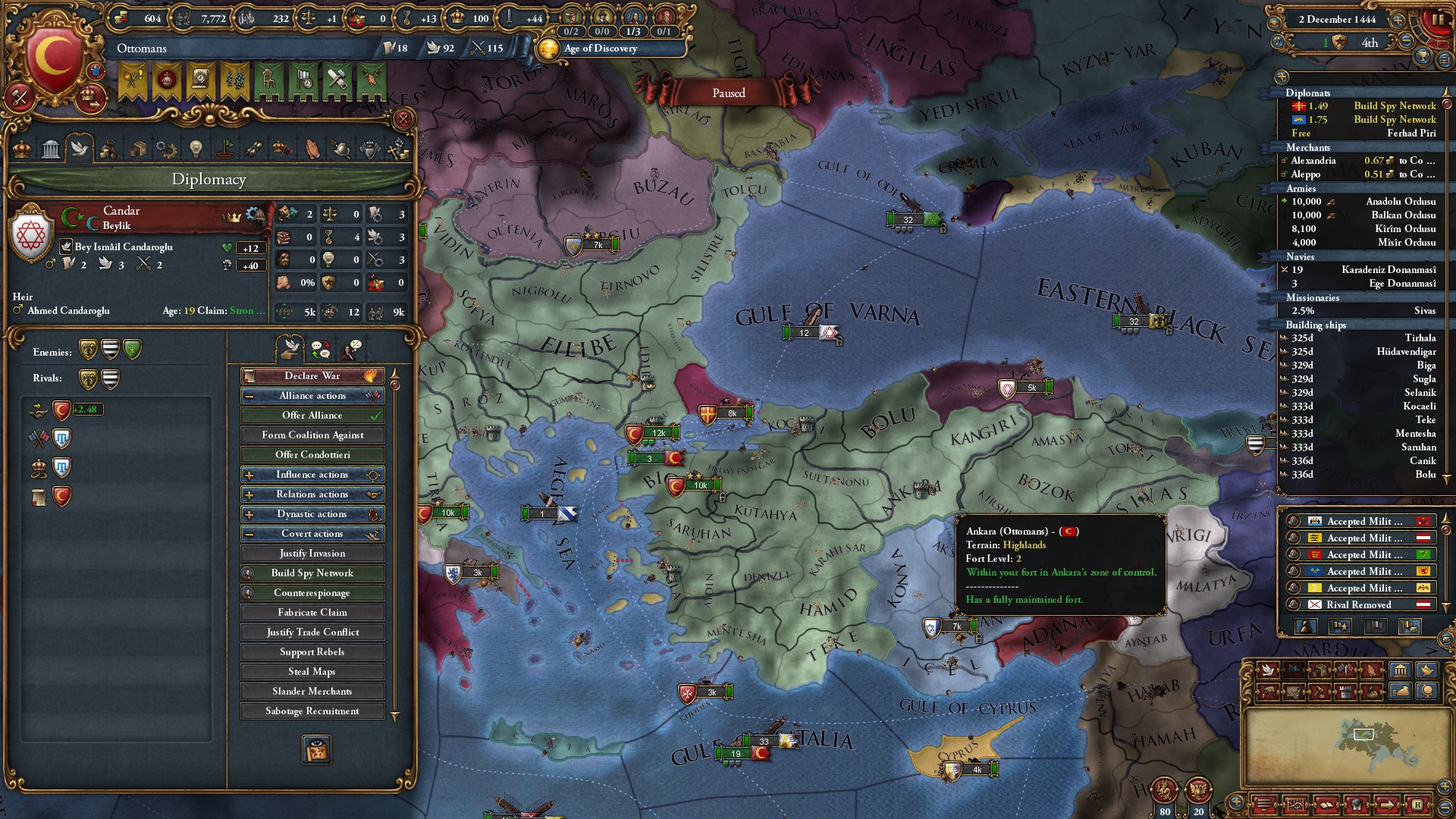Expand the Influence actions category
Image resolution: width=1456 pixels, height=819 pixels.
point(312,475)
